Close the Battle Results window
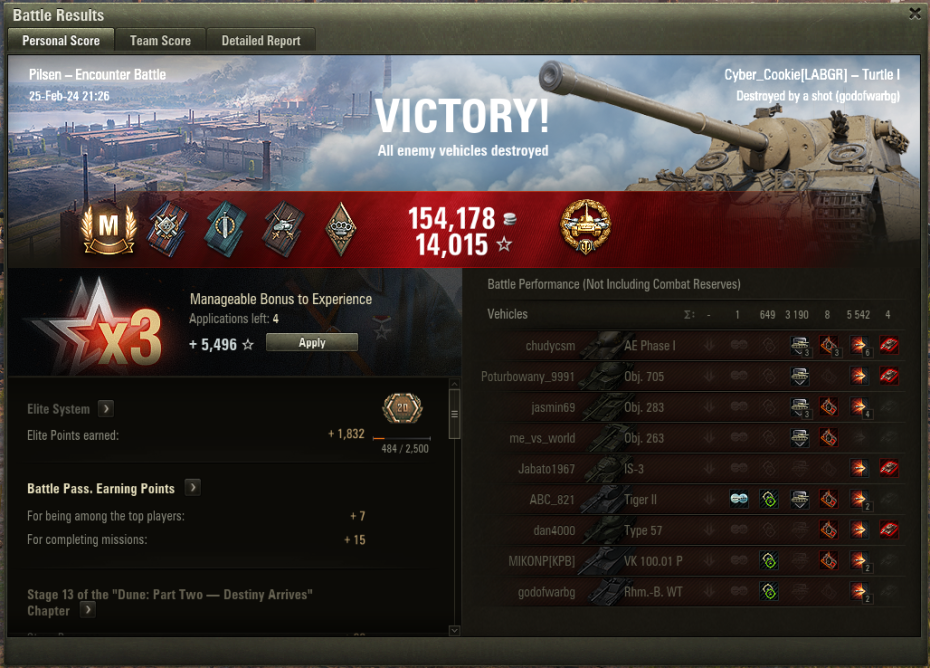 click(914, 14)
